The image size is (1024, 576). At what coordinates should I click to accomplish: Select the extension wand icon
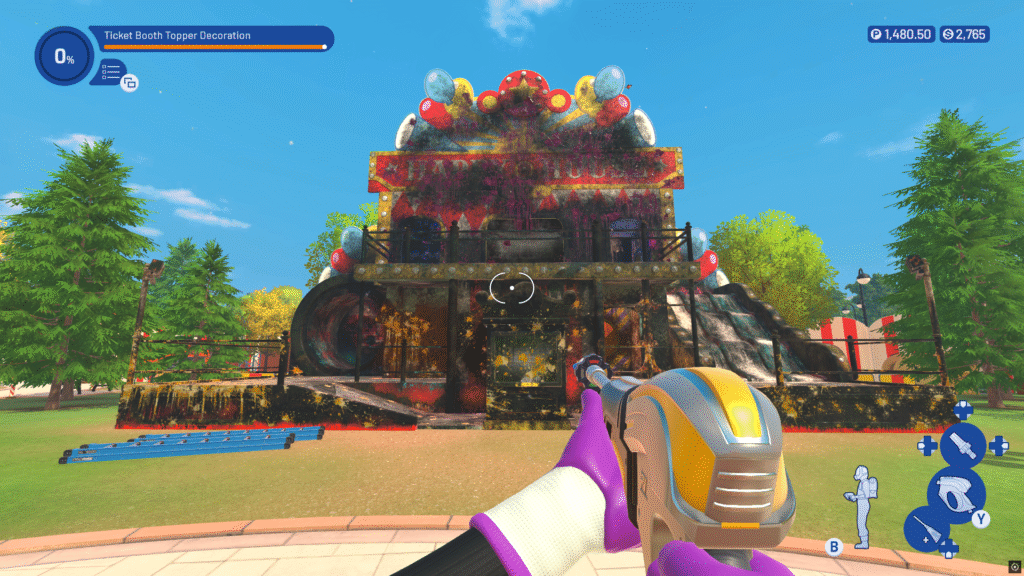[925, 529]
